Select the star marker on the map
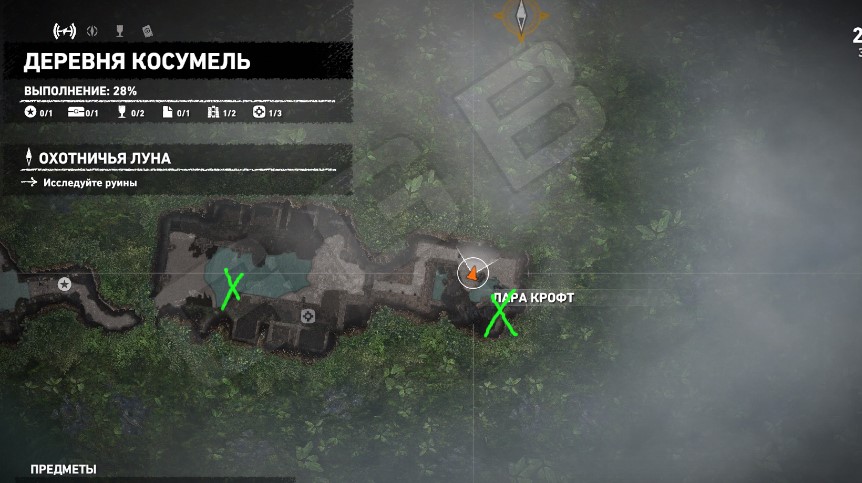The image size is (862, 483). [65, 285]
